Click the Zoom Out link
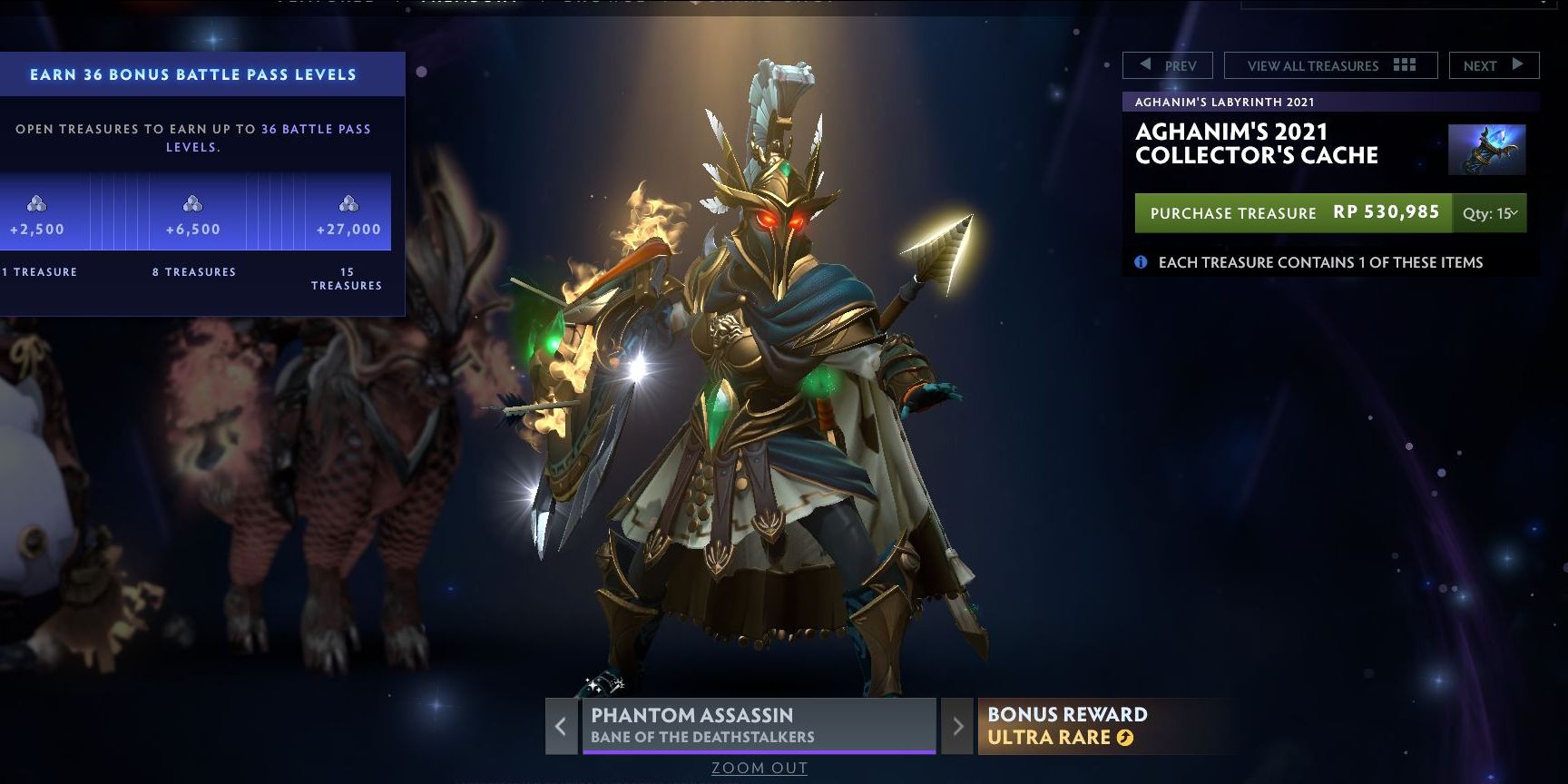Image resolution: width=1568 pixels, height=784 pixels. (758, 768)
